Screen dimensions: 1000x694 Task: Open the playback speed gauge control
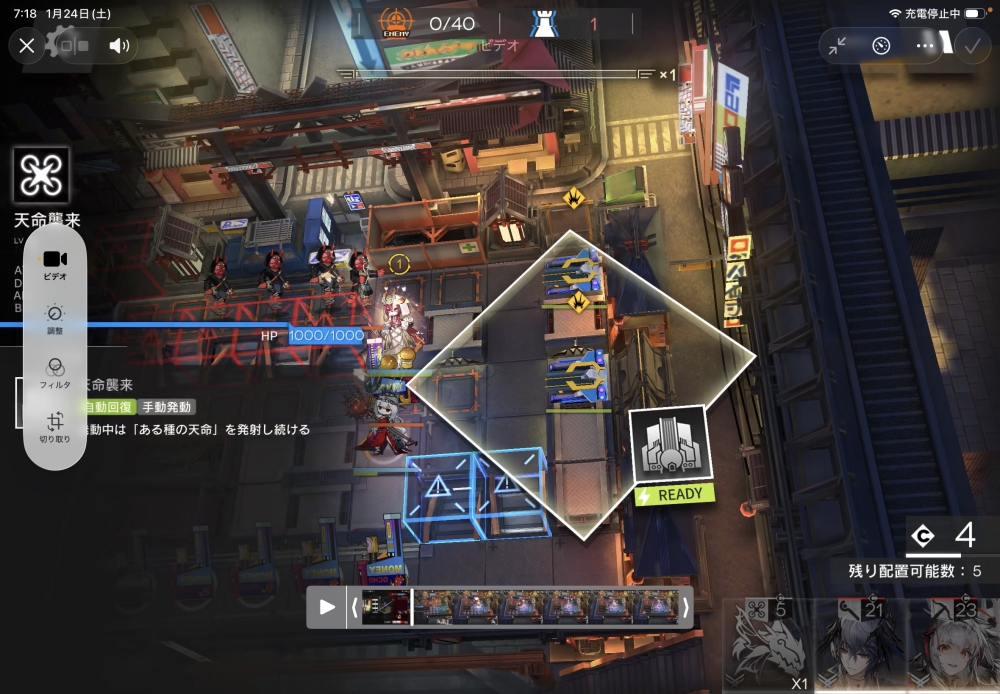pyautogui.click(x=881, y=45)
